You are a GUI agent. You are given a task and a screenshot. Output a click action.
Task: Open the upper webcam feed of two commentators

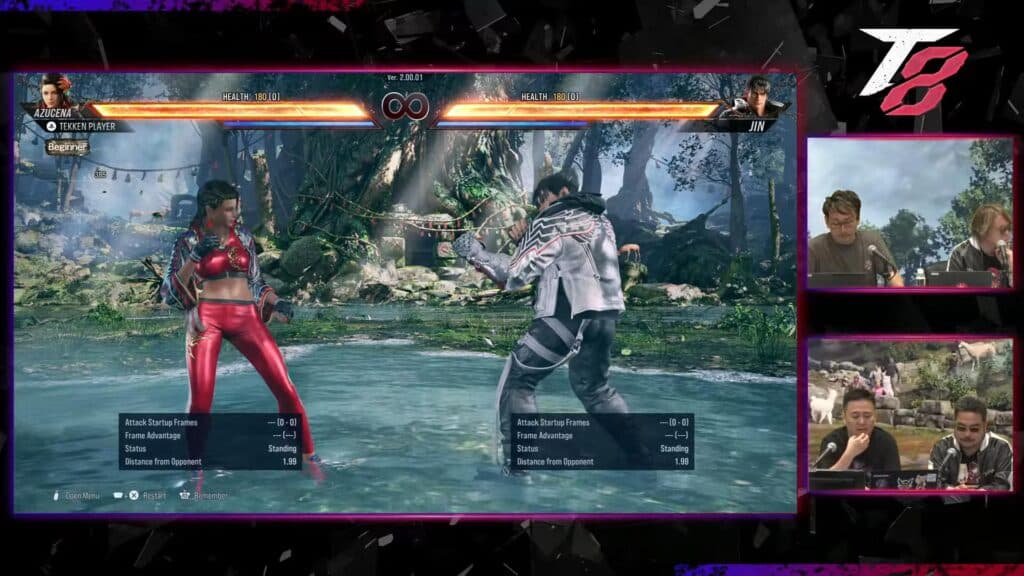tap(910, 213)
